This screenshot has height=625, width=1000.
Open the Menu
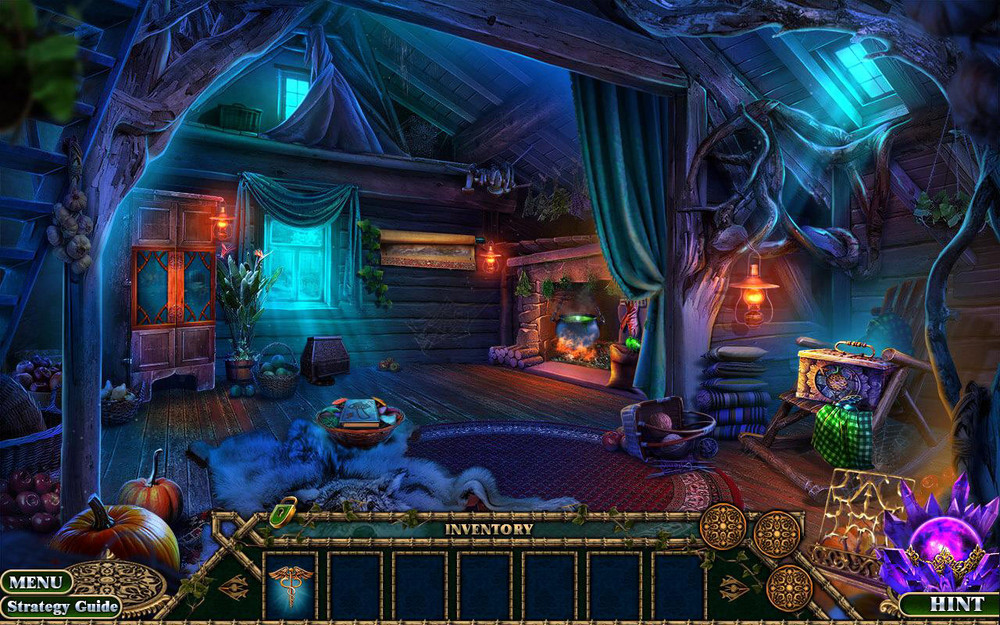click(x=36, y=582)
